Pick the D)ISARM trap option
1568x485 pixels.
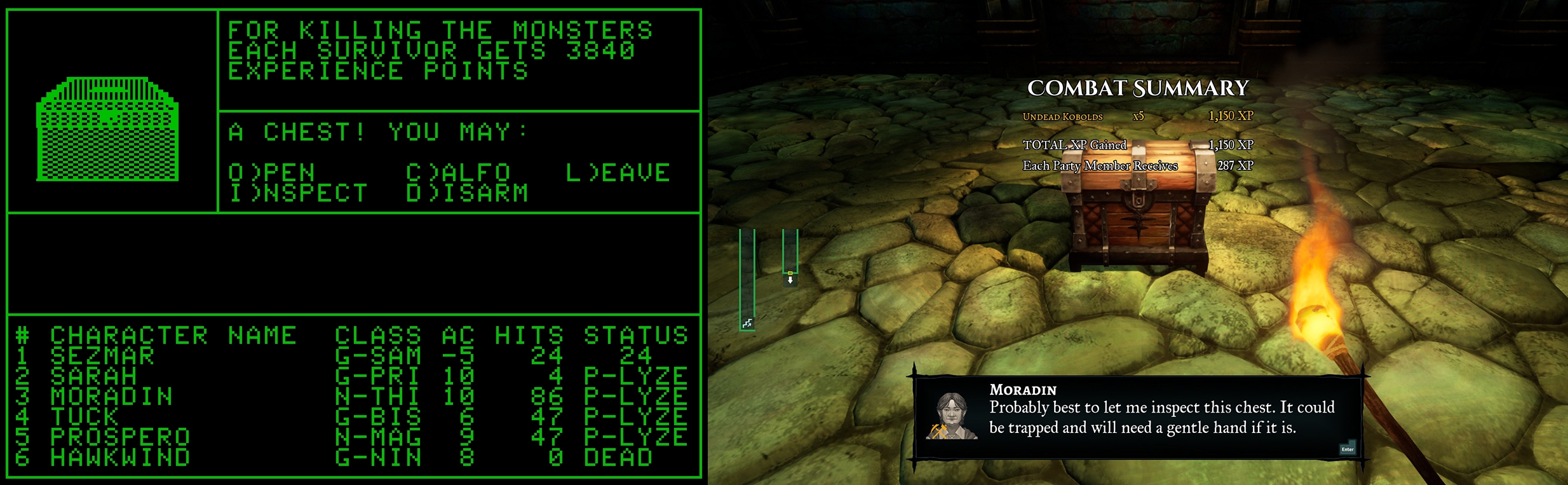(467, 193)
